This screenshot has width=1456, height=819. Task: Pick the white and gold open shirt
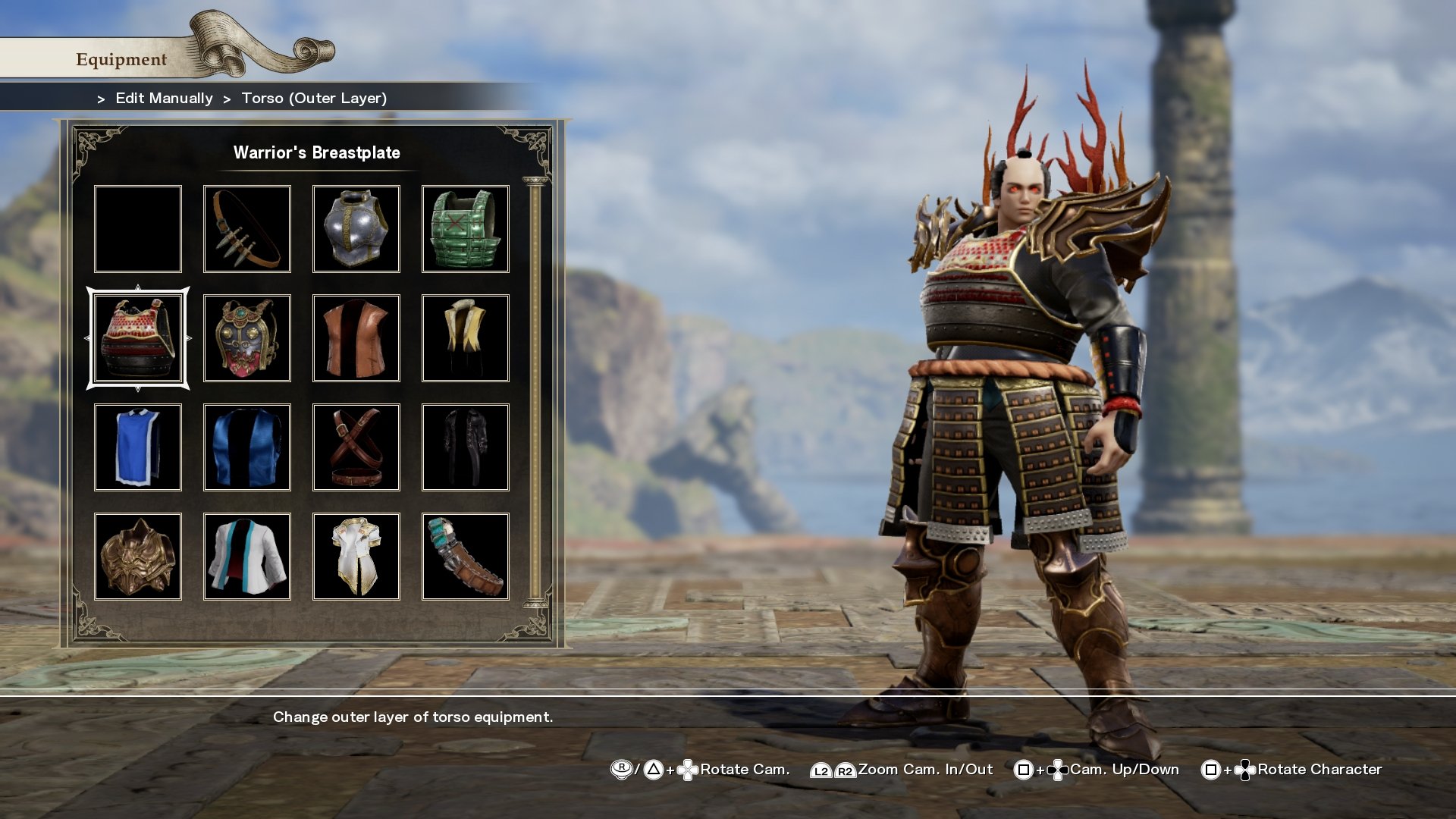tap(356, 556)
